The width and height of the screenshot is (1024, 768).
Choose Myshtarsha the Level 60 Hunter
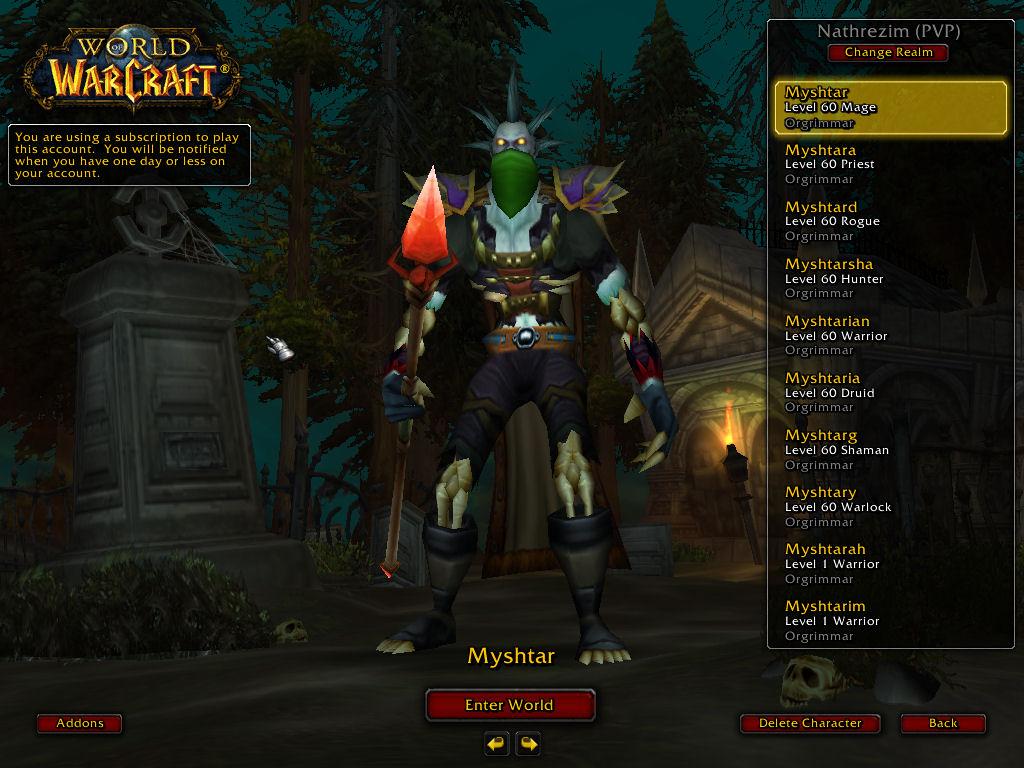tap(890, 279)
